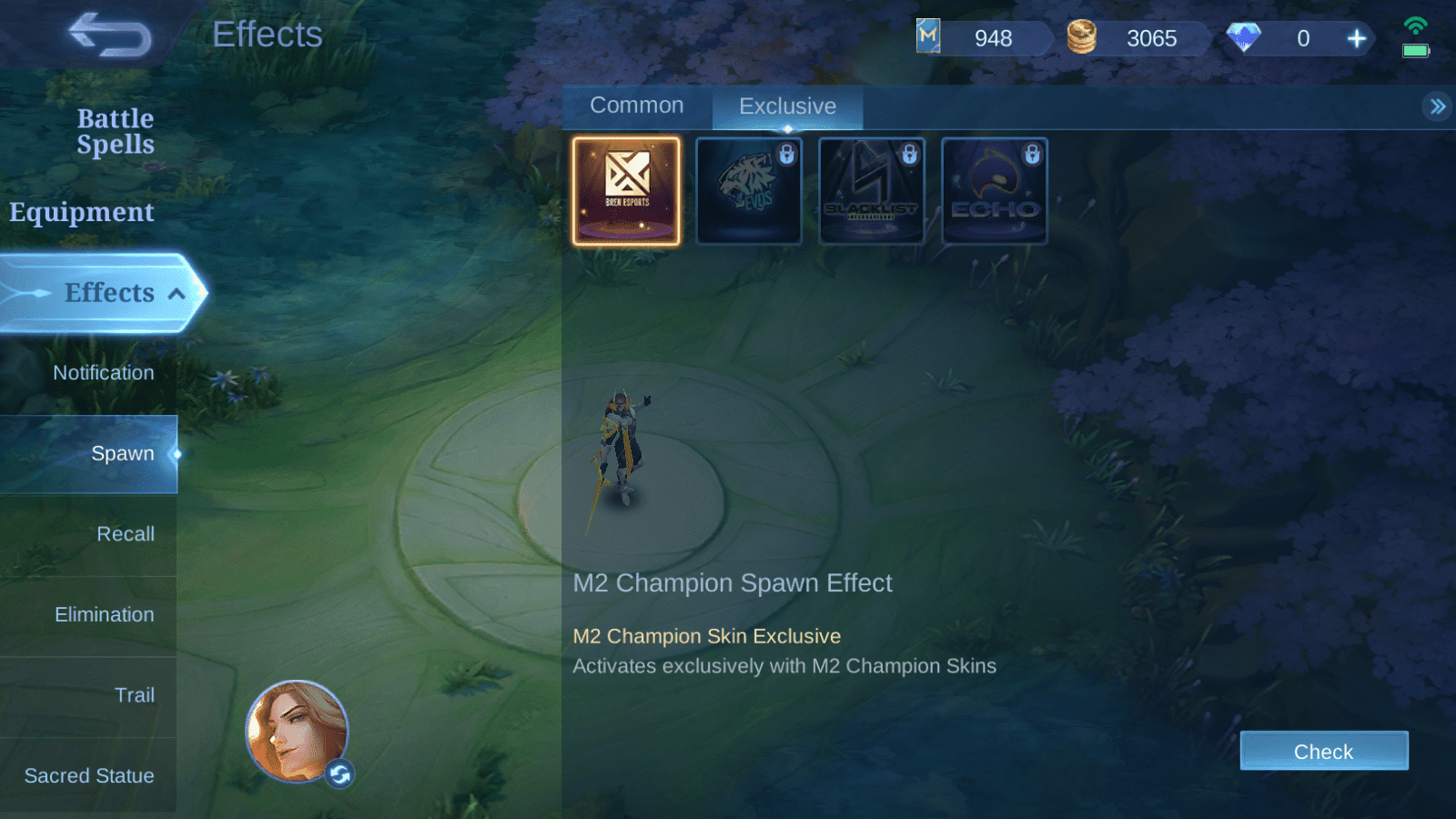Open the Equipment menu
Screen dimensions: 1456x819
82,212
